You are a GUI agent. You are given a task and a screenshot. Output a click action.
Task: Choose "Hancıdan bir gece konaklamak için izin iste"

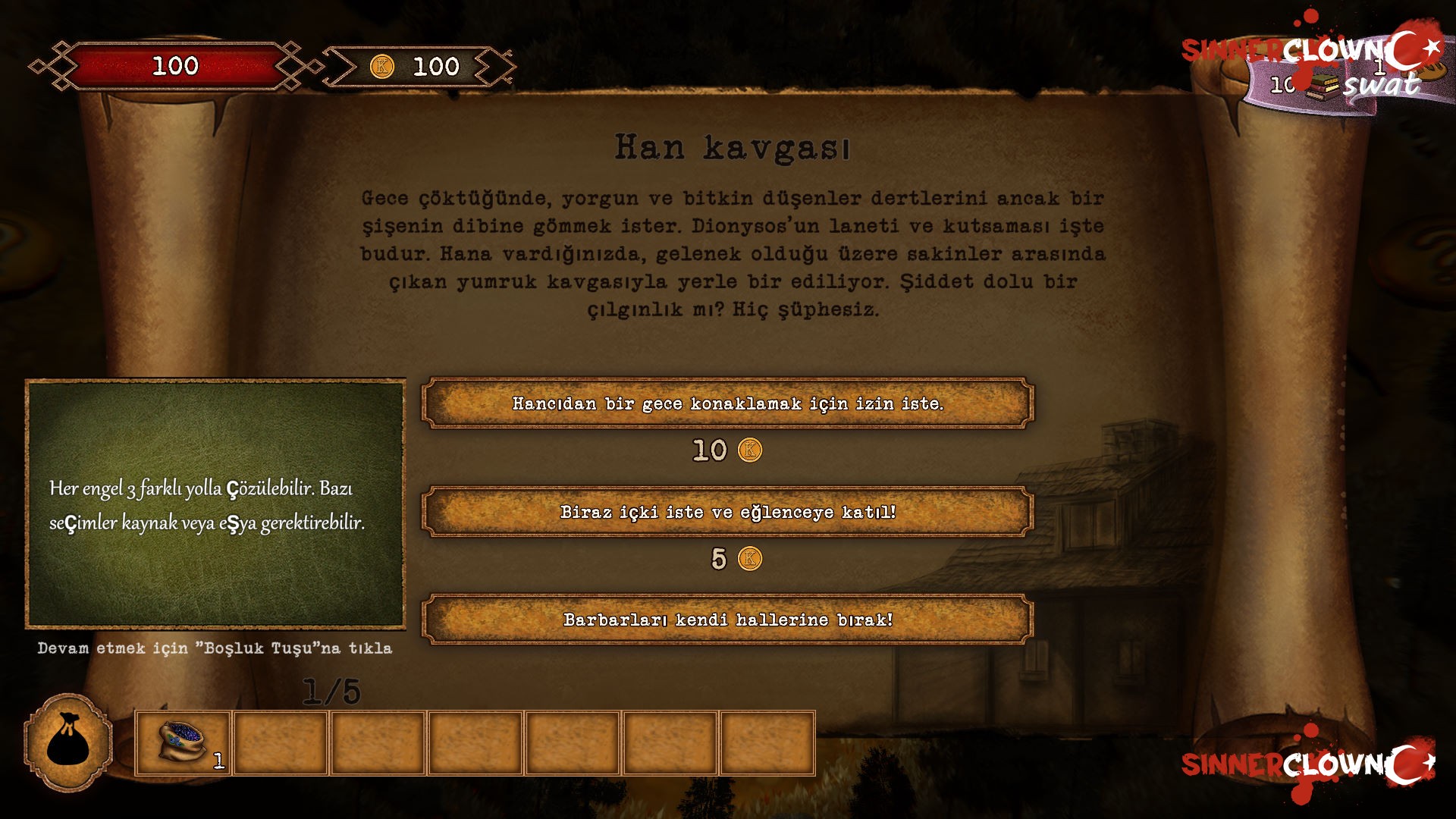(728, 403)
